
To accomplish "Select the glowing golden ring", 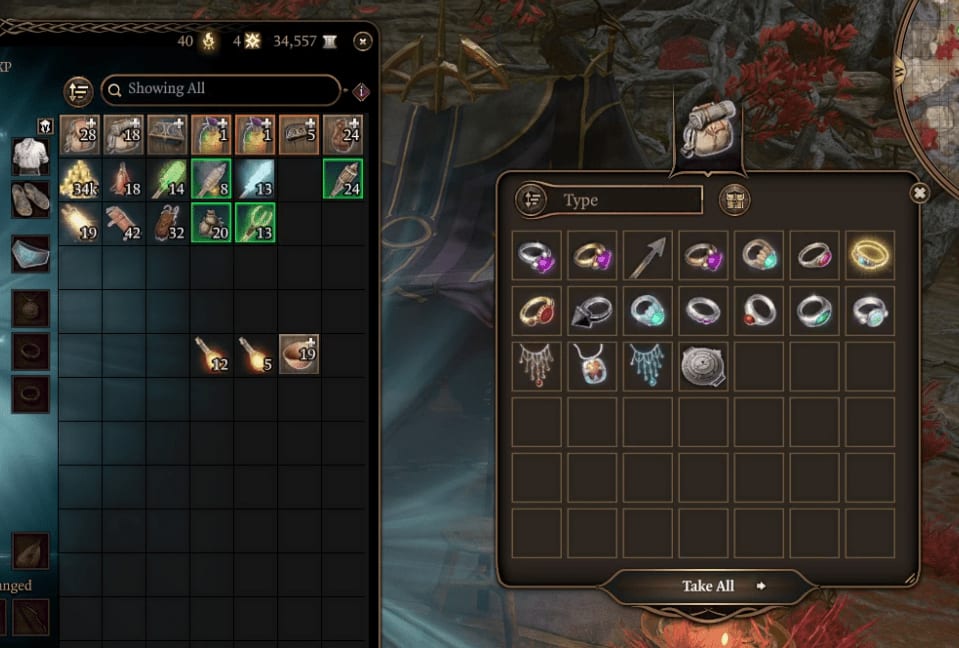I will 867,256.
